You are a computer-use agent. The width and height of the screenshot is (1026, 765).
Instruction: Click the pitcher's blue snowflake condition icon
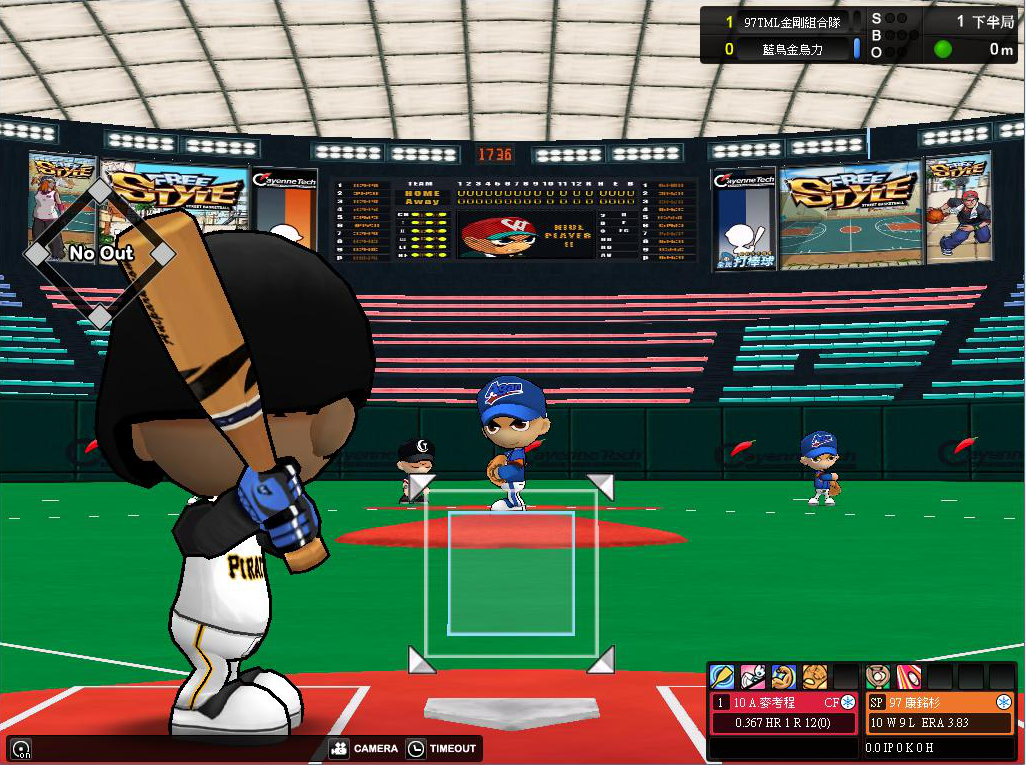click(x=1003, y=703)
